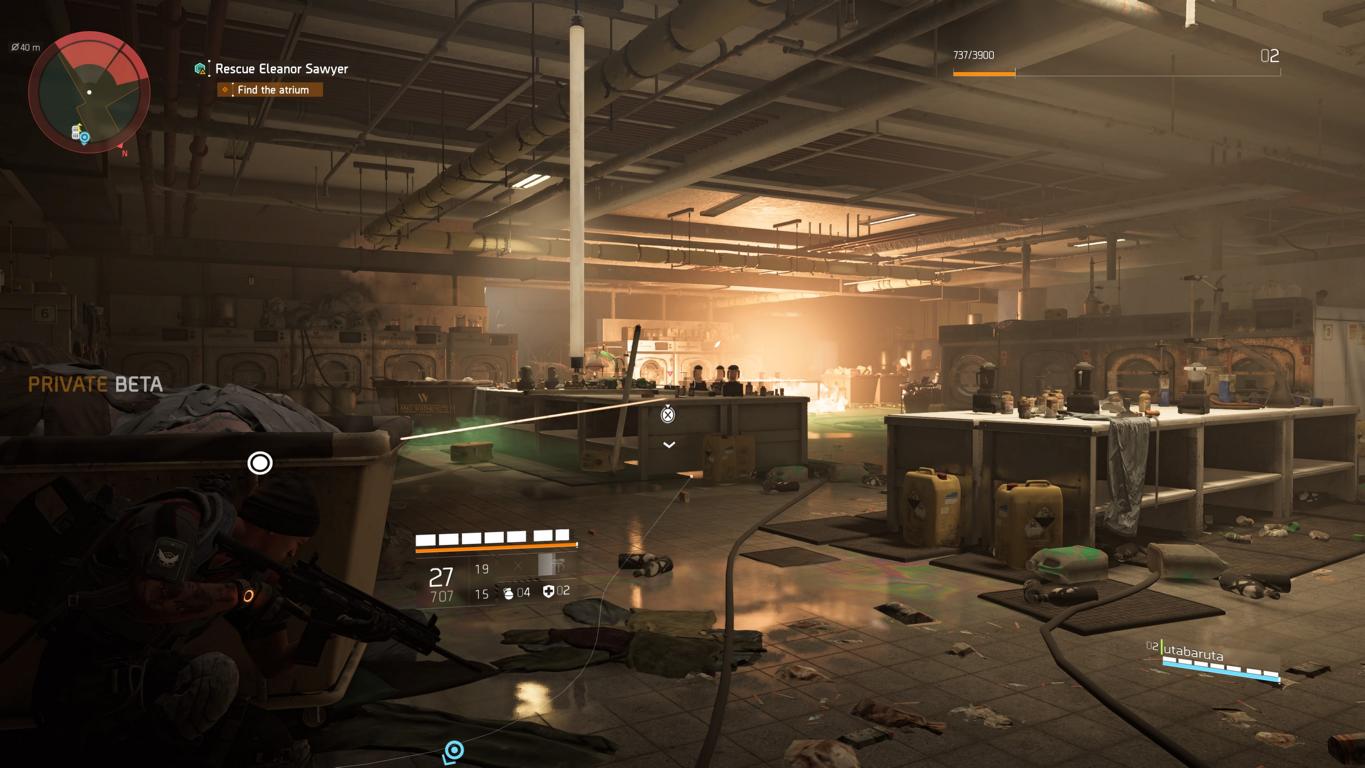Click the Find the atrium objective
This screenshot has height=768, width=1365.
pos(273,90)
